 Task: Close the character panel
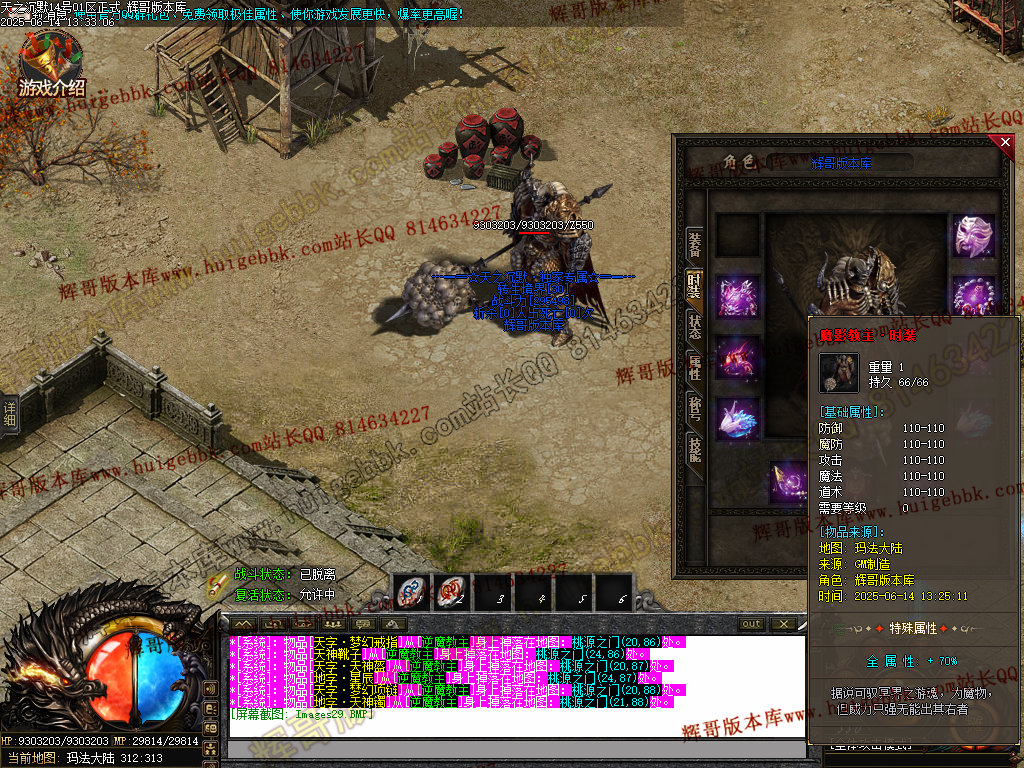tap(1005, 143)
